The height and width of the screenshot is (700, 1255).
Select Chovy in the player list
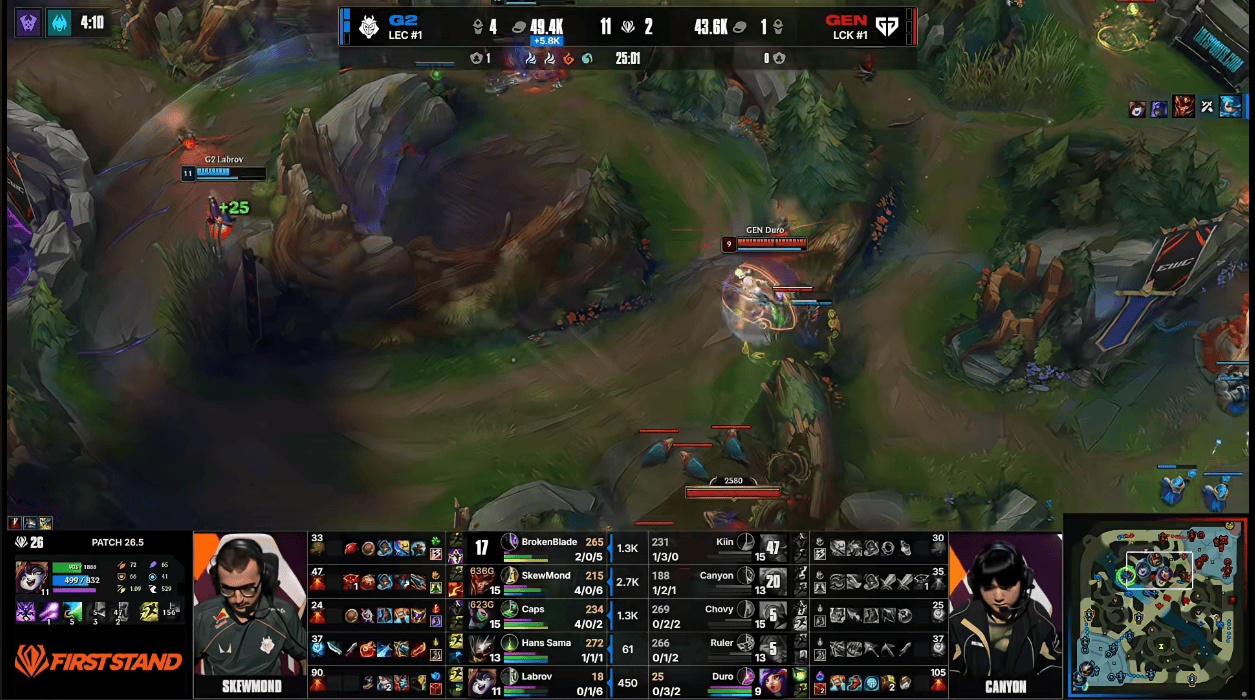(719, 609)
